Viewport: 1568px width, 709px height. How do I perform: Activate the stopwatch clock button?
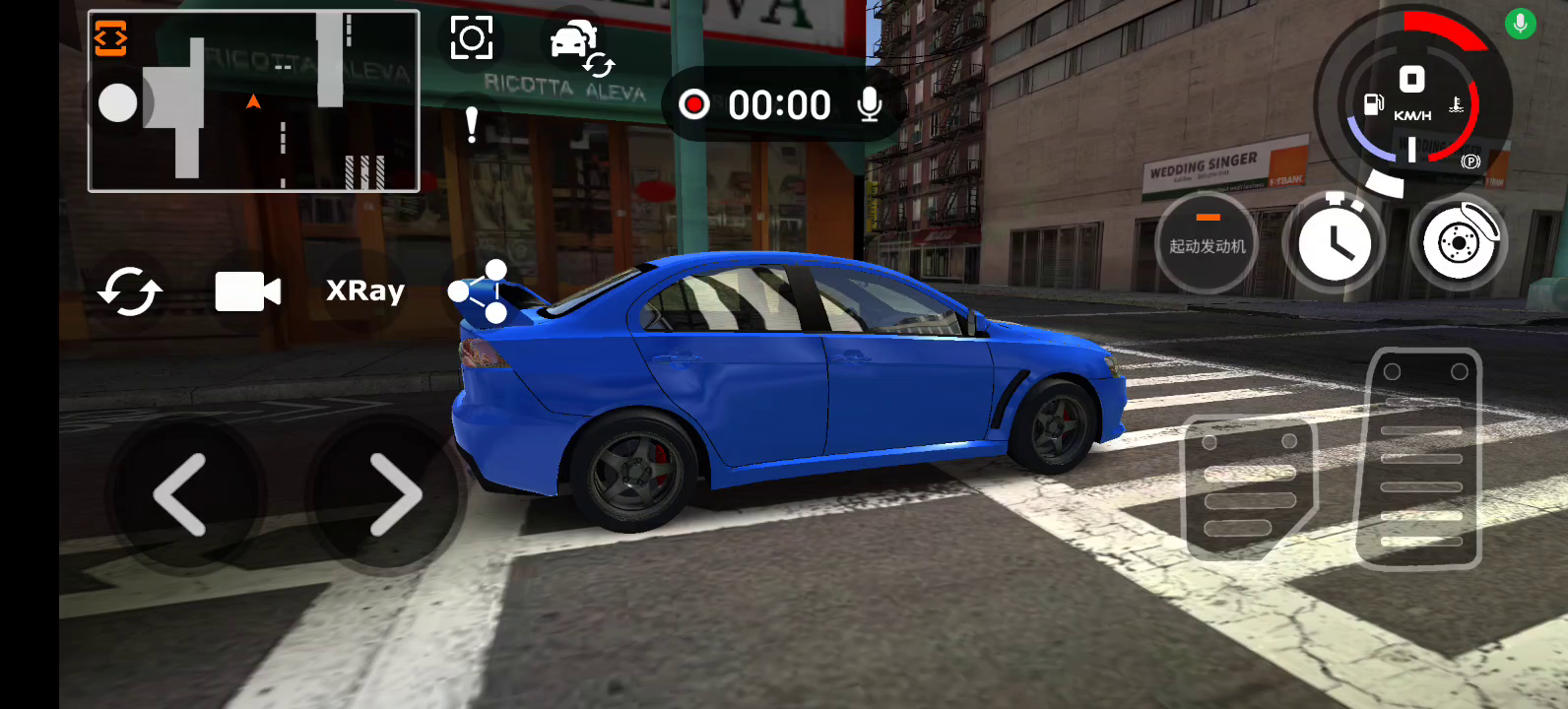[x=1335, y=243]
